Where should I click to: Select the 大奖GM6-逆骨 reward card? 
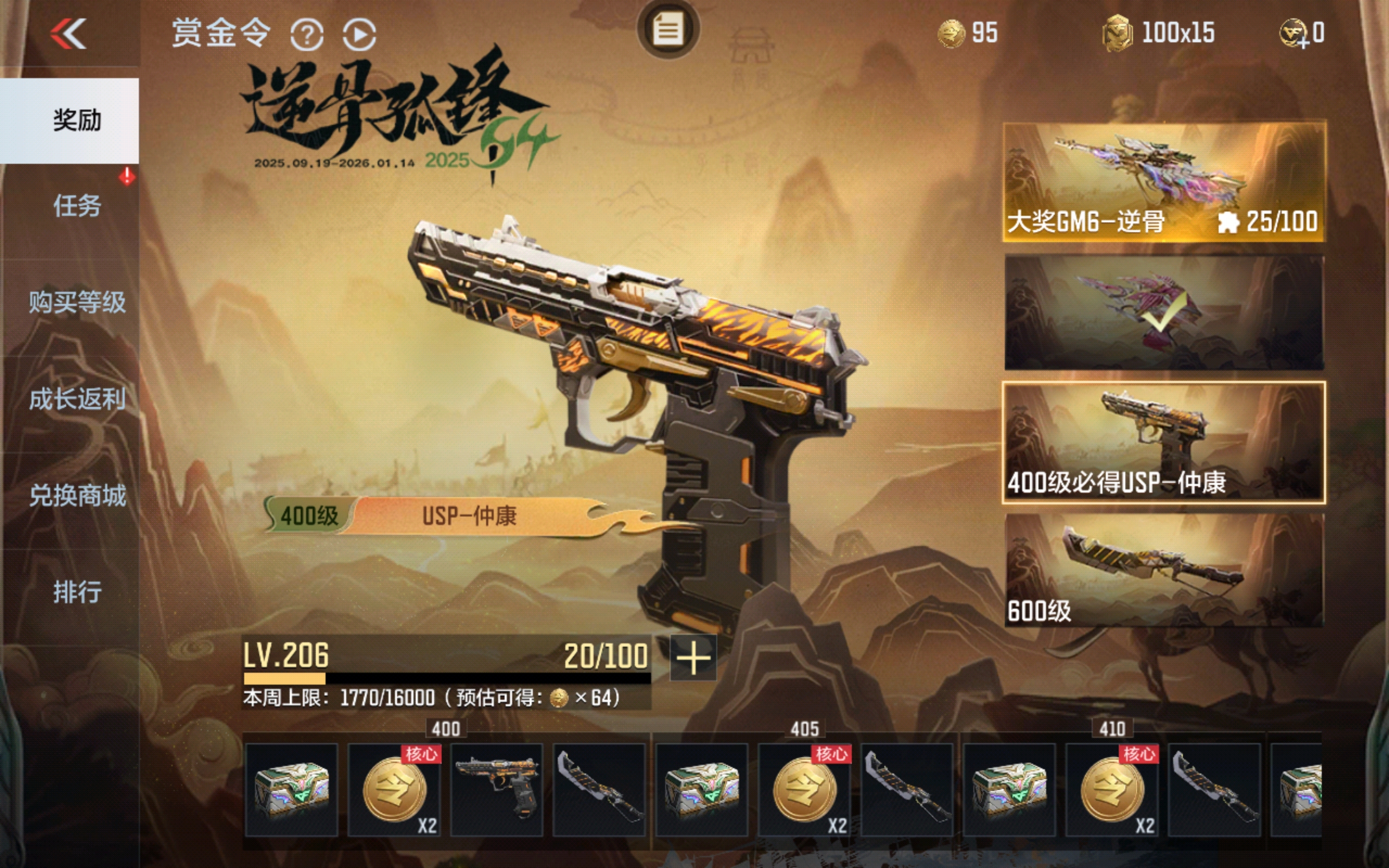click(1164, 181)
